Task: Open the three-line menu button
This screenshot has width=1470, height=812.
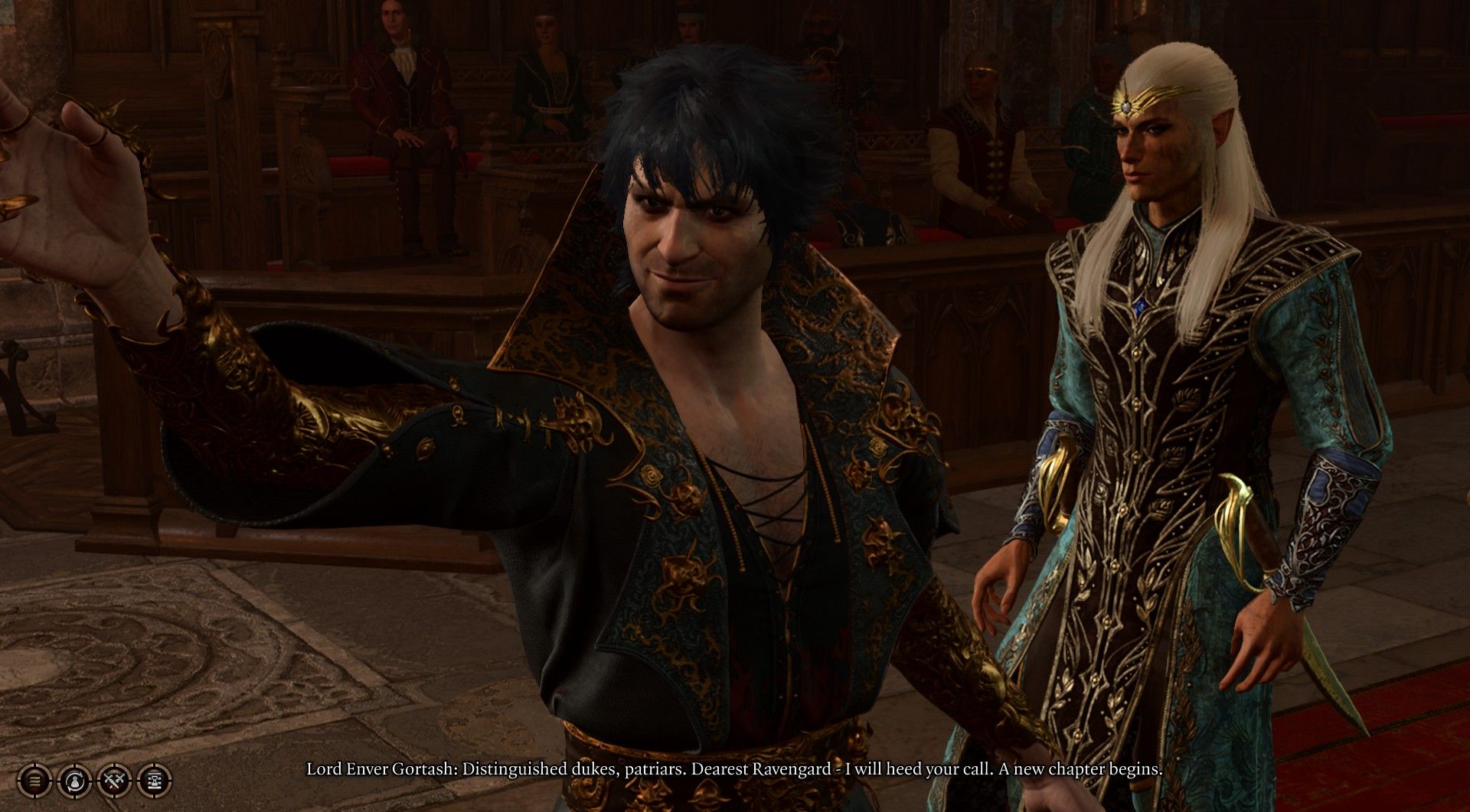Action: point(34,781)
